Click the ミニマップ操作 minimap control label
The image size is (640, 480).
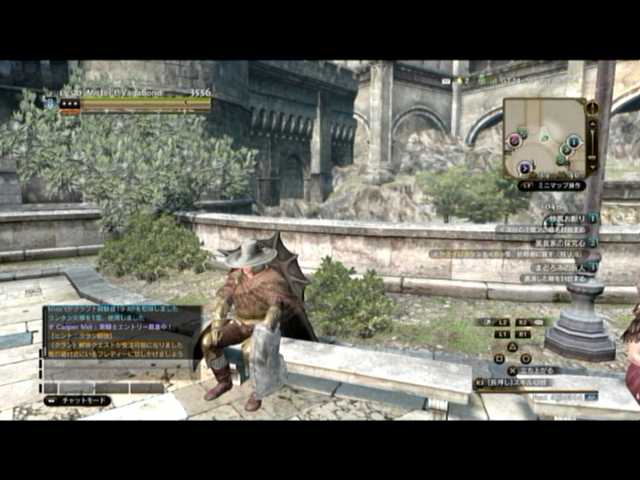pos(558,186)
